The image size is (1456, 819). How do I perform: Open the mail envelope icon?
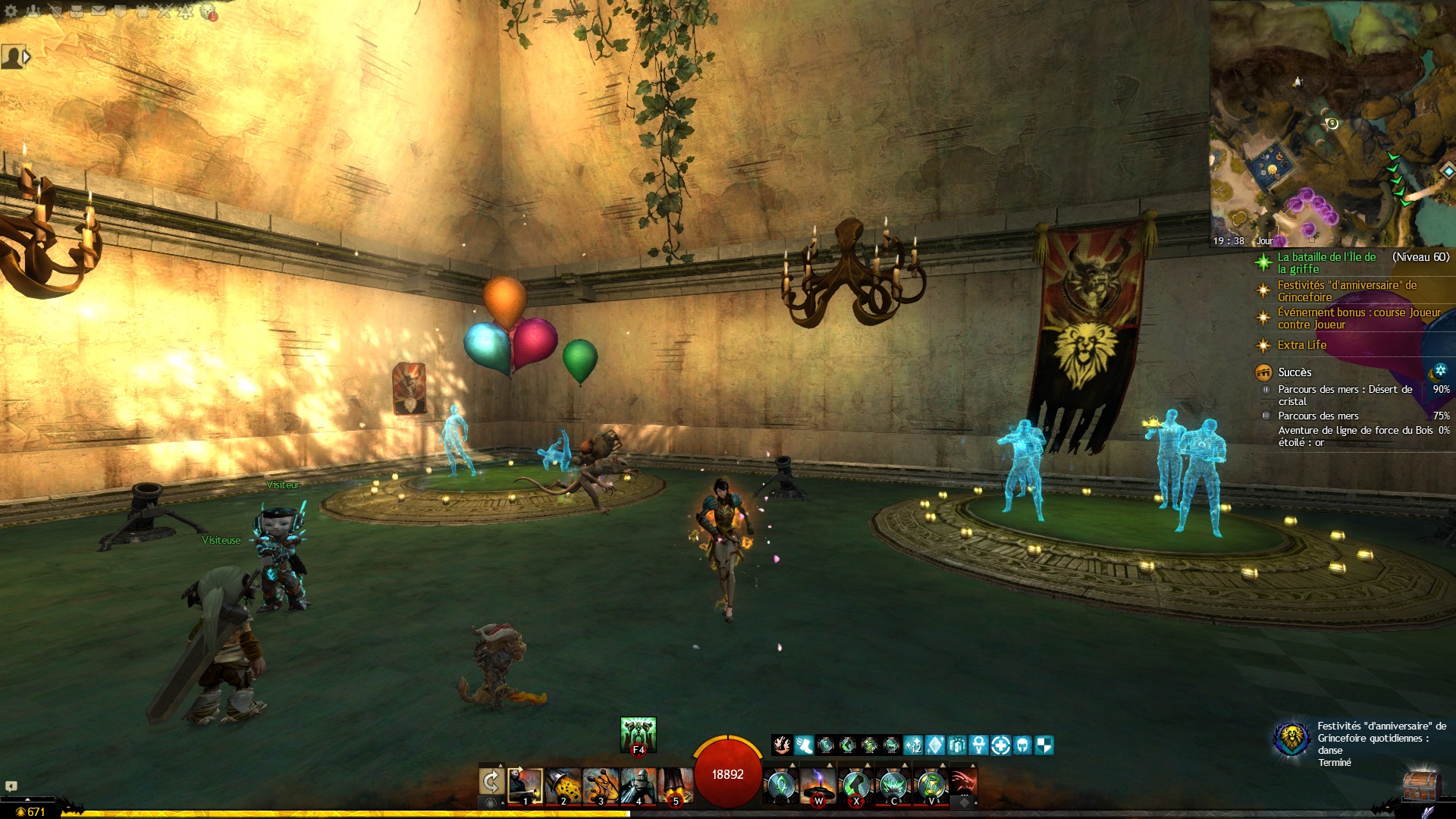99,11
